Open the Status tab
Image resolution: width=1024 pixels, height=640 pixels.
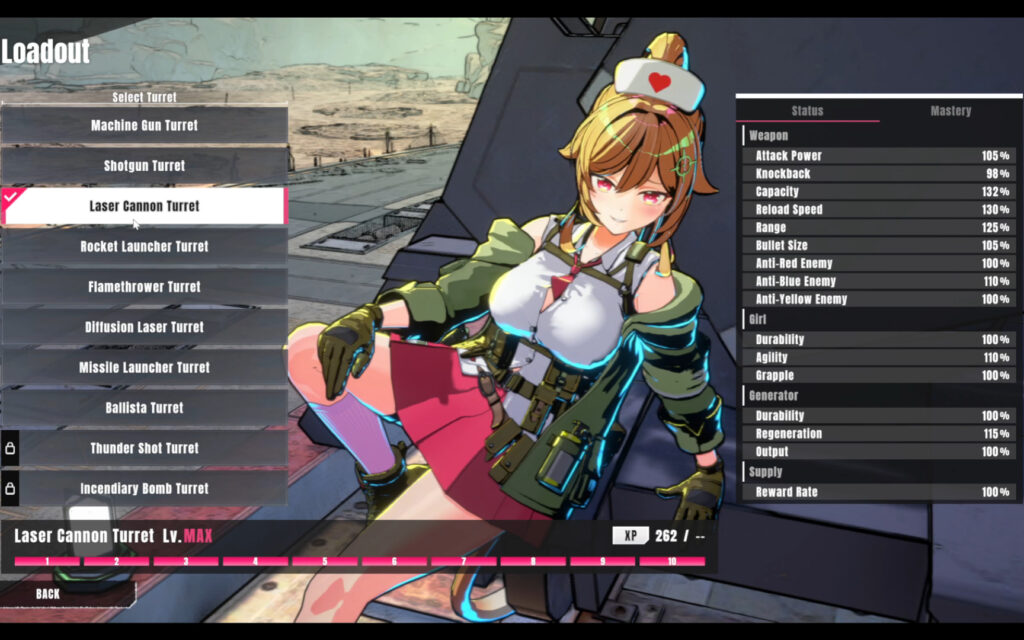point(807,111)
